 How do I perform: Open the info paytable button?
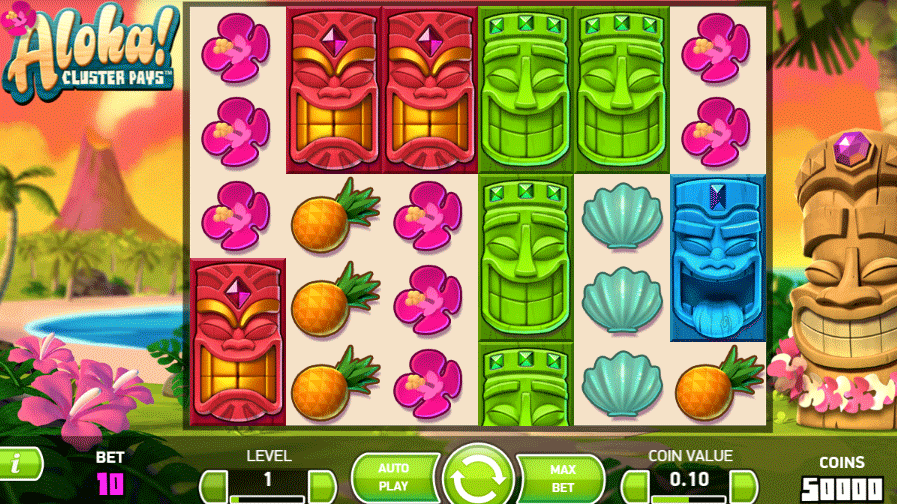pyautogui.click(x=20, y=462)
